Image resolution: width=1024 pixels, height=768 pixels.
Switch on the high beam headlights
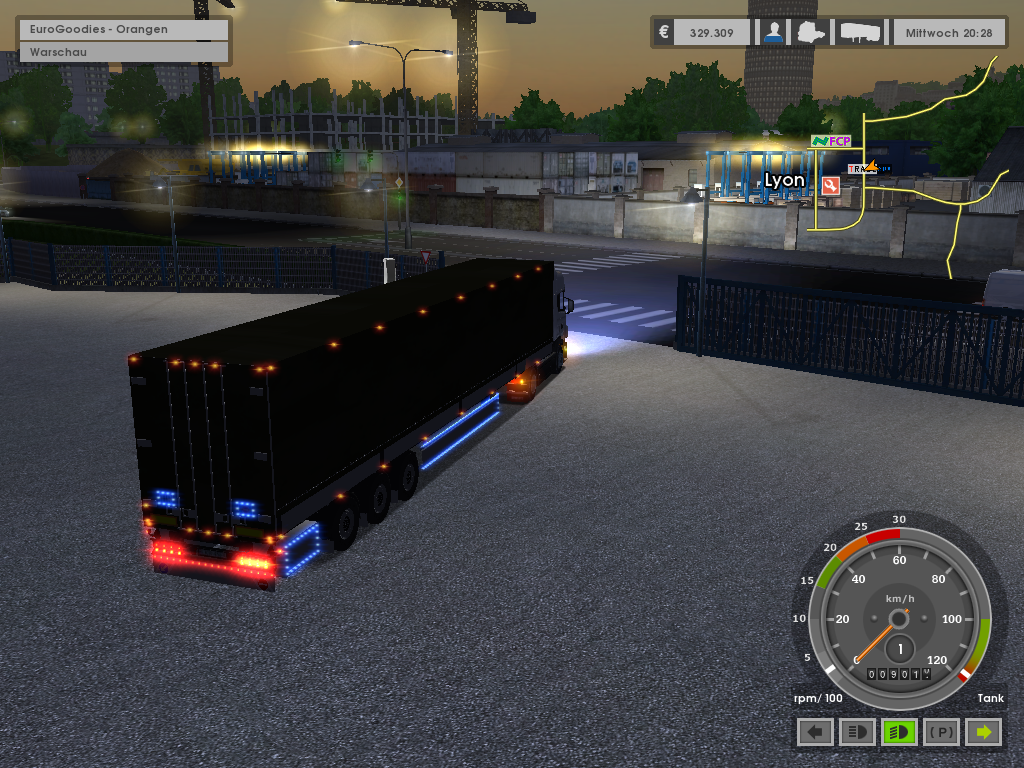pyautogui.click(x=858, y=732)
